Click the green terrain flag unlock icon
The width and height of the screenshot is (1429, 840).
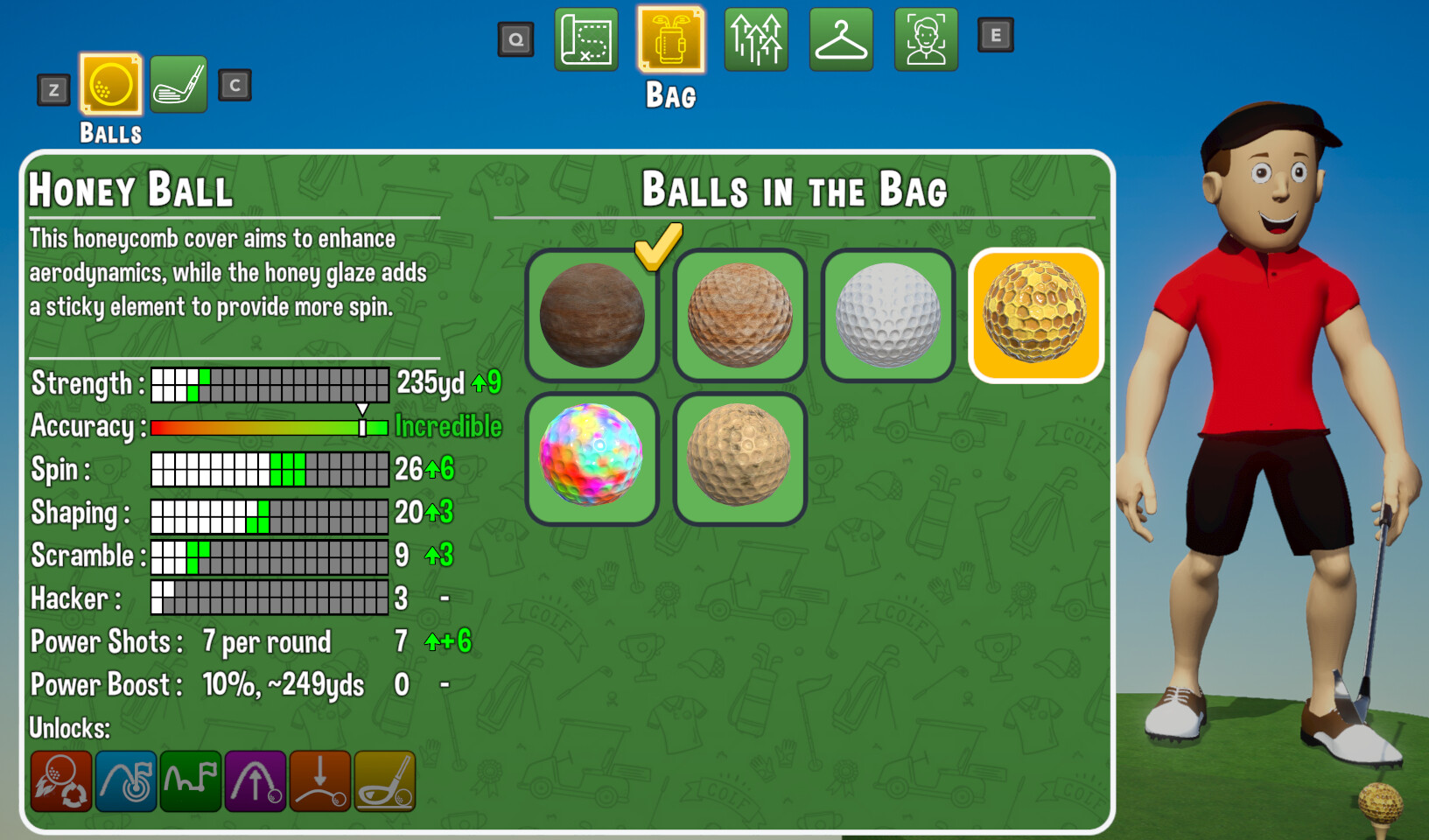pos(191,781)
